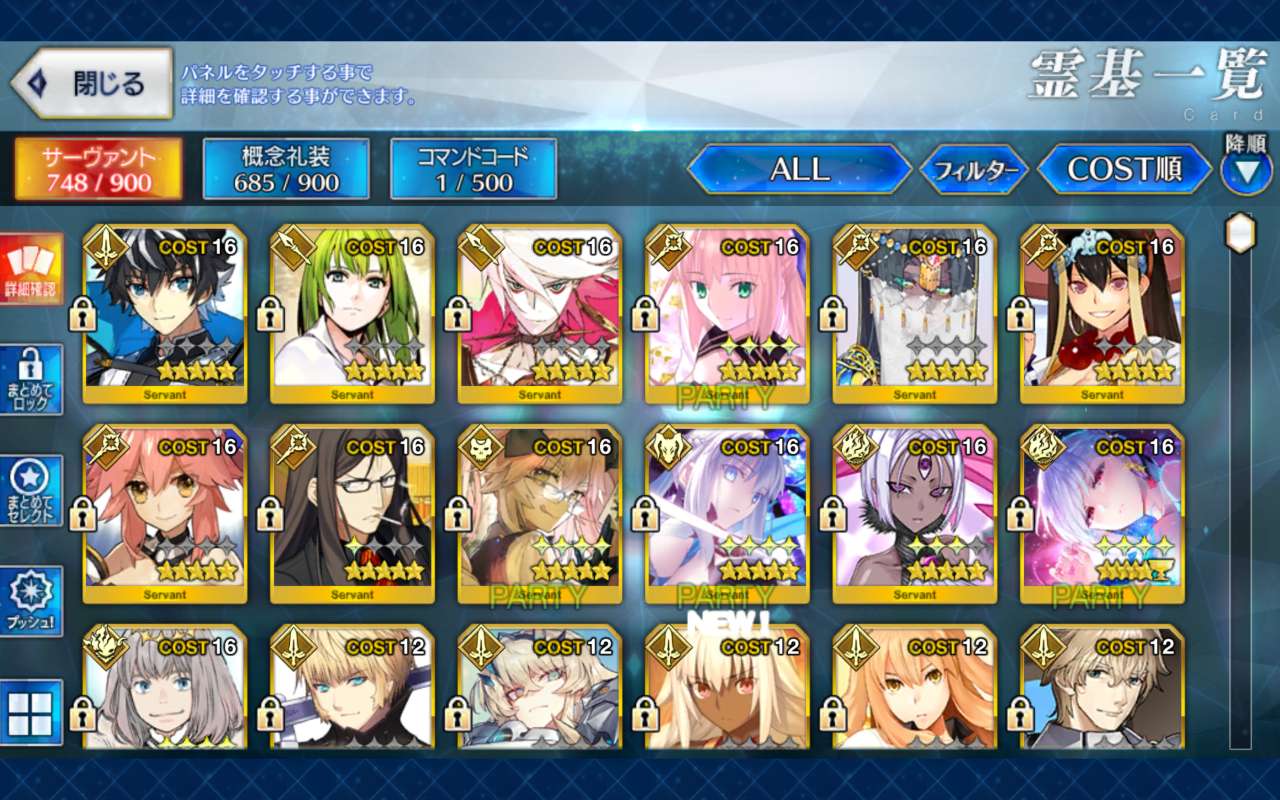Viewport: 1280px width, 800px height.
Task: Open the フィルター filter options
Action: tap(974, 171)
